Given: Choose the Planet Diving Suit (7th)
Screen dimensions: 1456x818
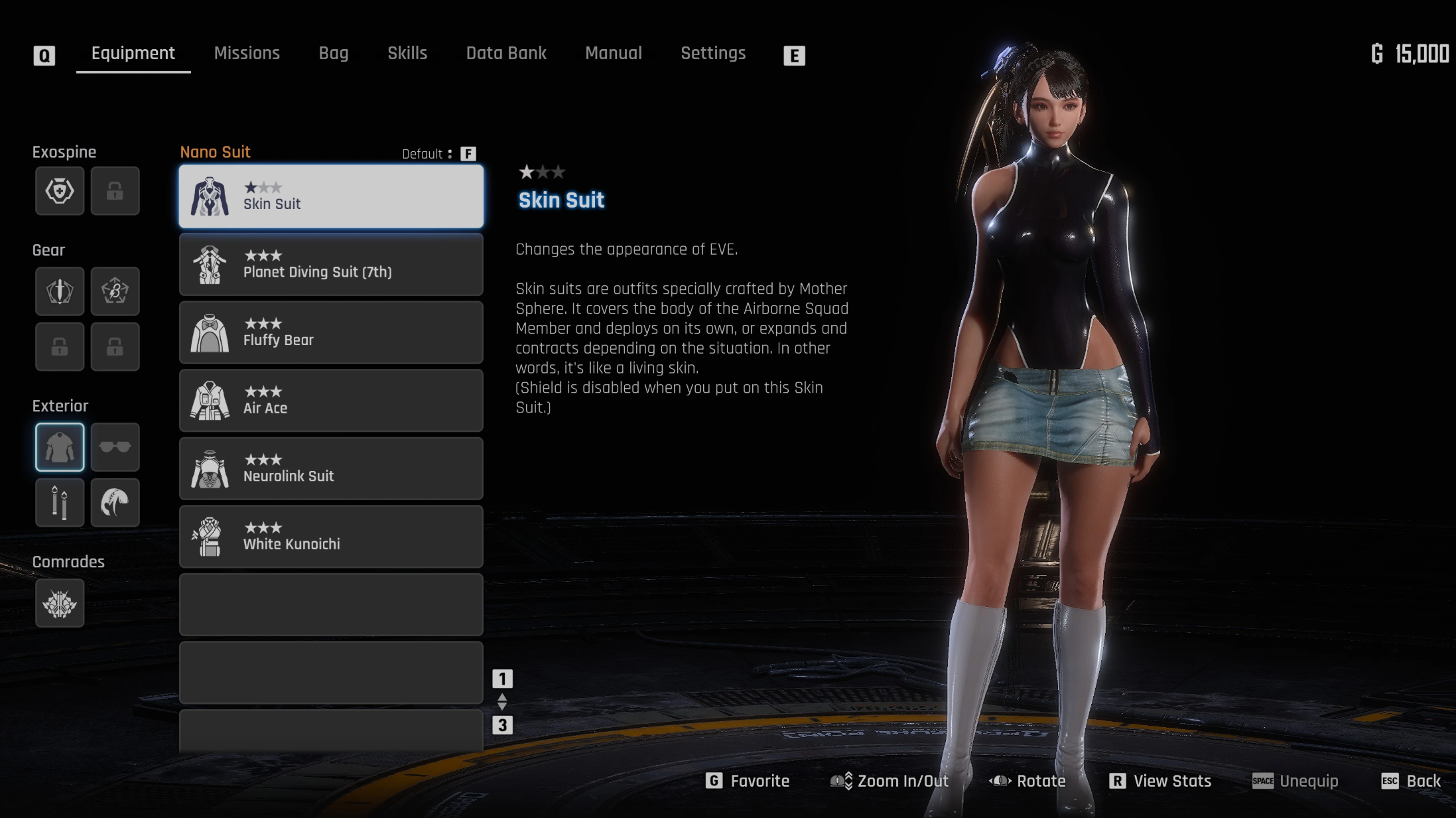Looking at the screenshot, I should pos(331,265).
